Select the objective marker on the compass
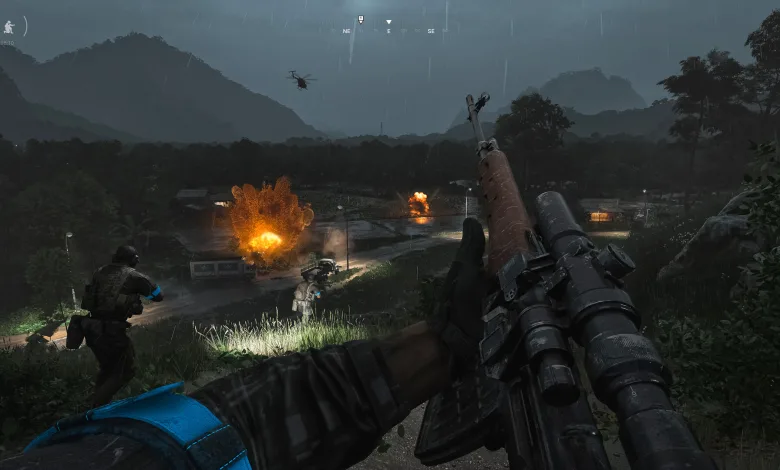 pyautogui.click(x=360, y=19)
